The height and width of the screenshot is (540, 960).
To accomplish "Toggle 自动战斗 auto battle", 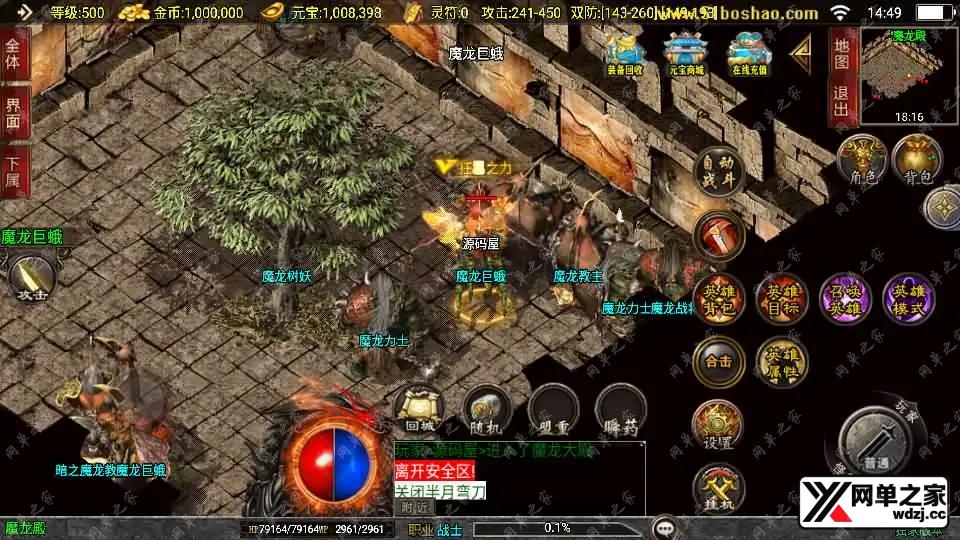I will tap(720, 169).
